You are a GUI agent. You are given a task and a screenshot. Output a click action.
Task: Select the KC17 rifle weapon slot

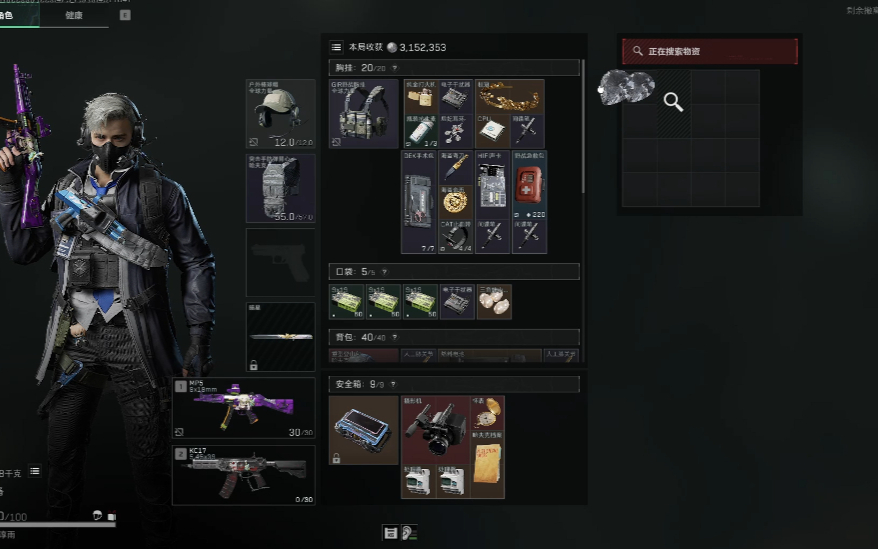click(x=243, y=475)
